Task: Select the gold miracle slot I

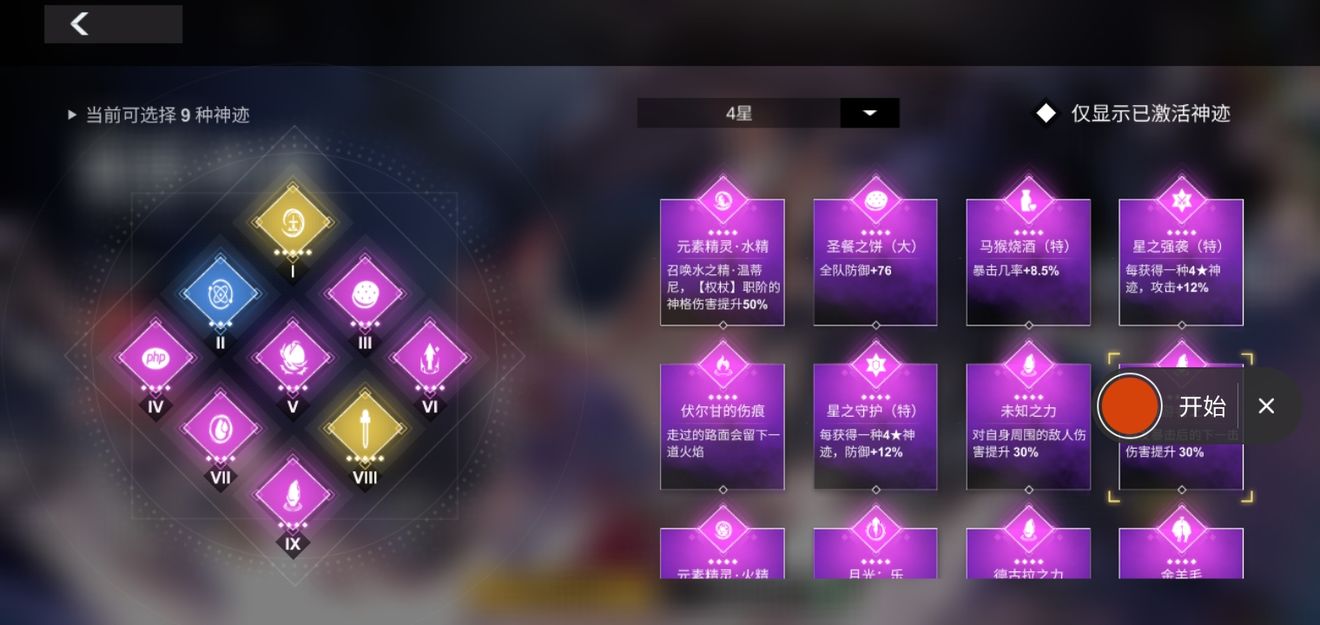Action: 292,222
